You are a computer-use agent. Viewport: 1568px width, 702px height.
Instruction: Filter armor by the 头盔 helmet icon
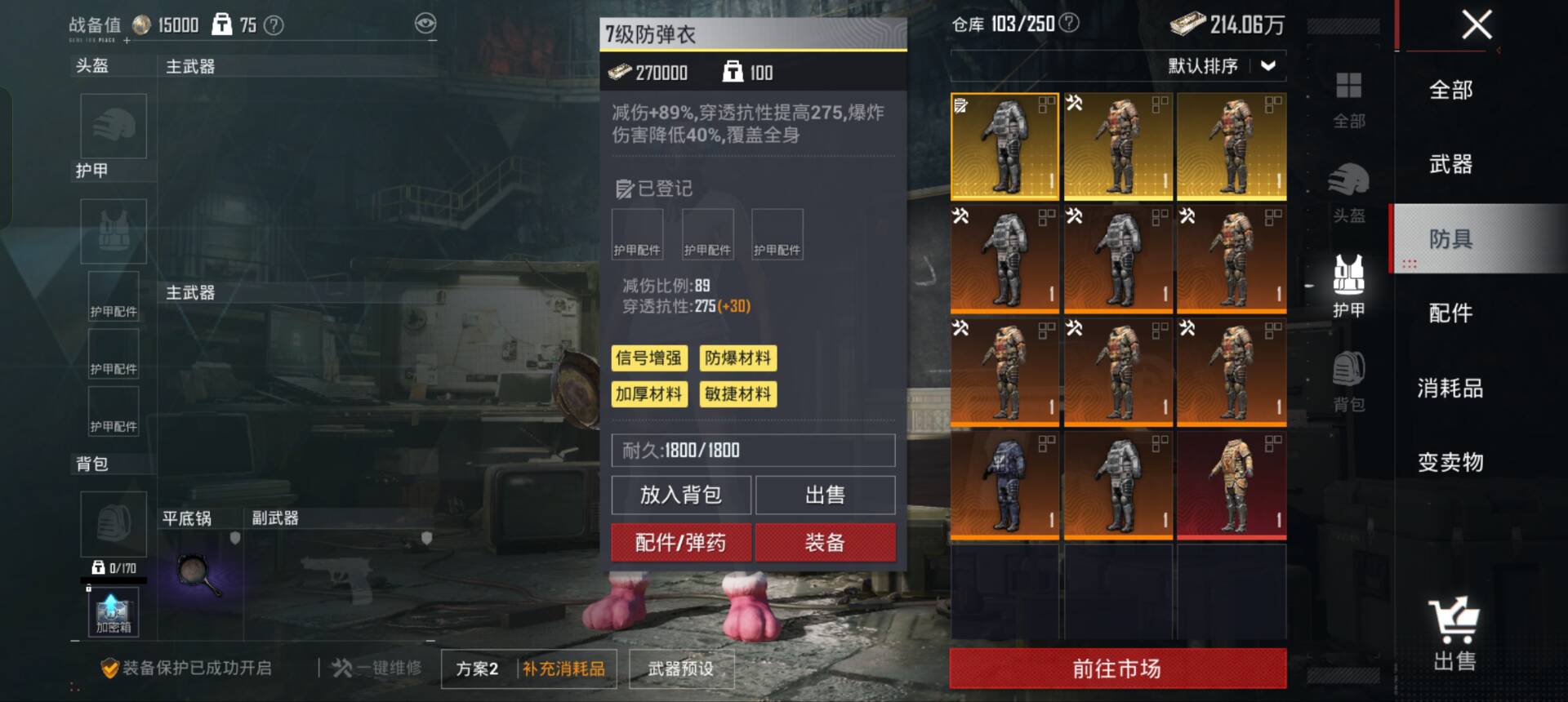coord(1348,192)
